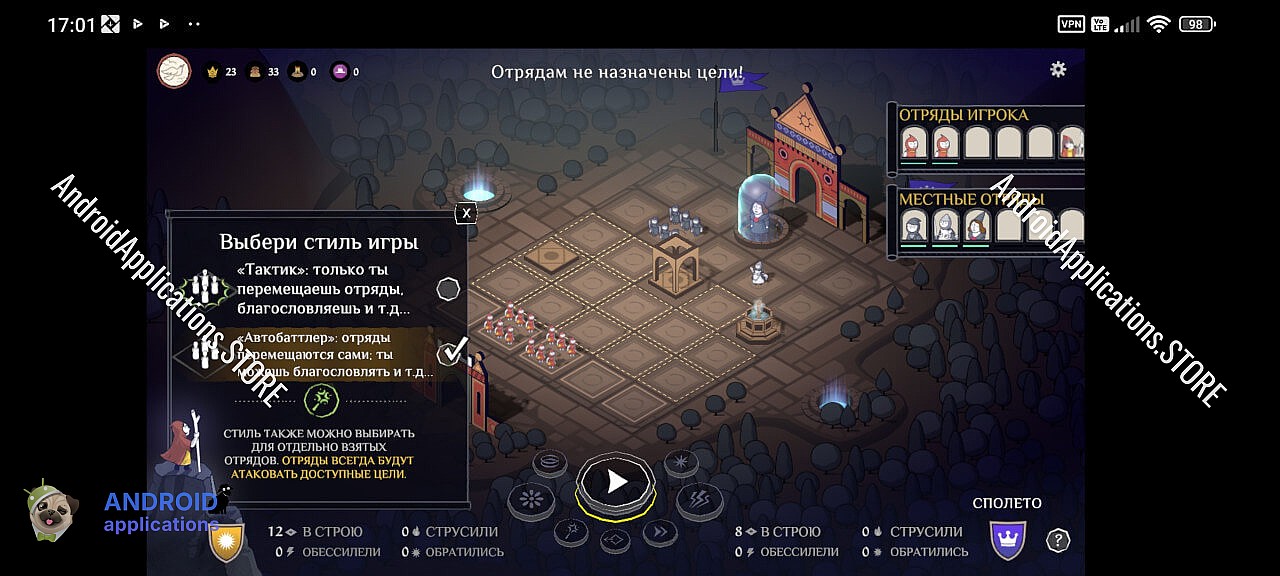Click the fast-forward double arrow button
The height and width of the screenshot is (576, 1280).
661,532
